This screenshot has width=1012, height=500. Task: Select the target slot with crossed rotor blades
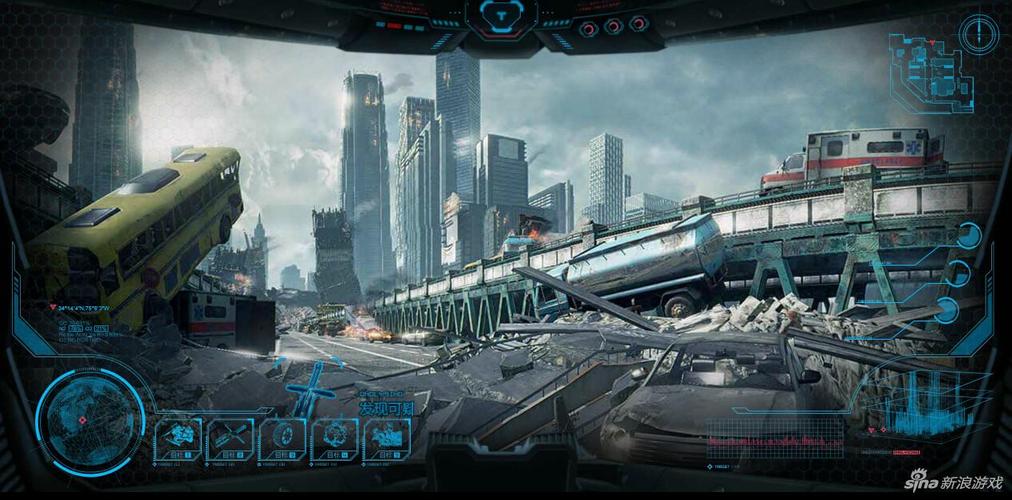[230, 438]
